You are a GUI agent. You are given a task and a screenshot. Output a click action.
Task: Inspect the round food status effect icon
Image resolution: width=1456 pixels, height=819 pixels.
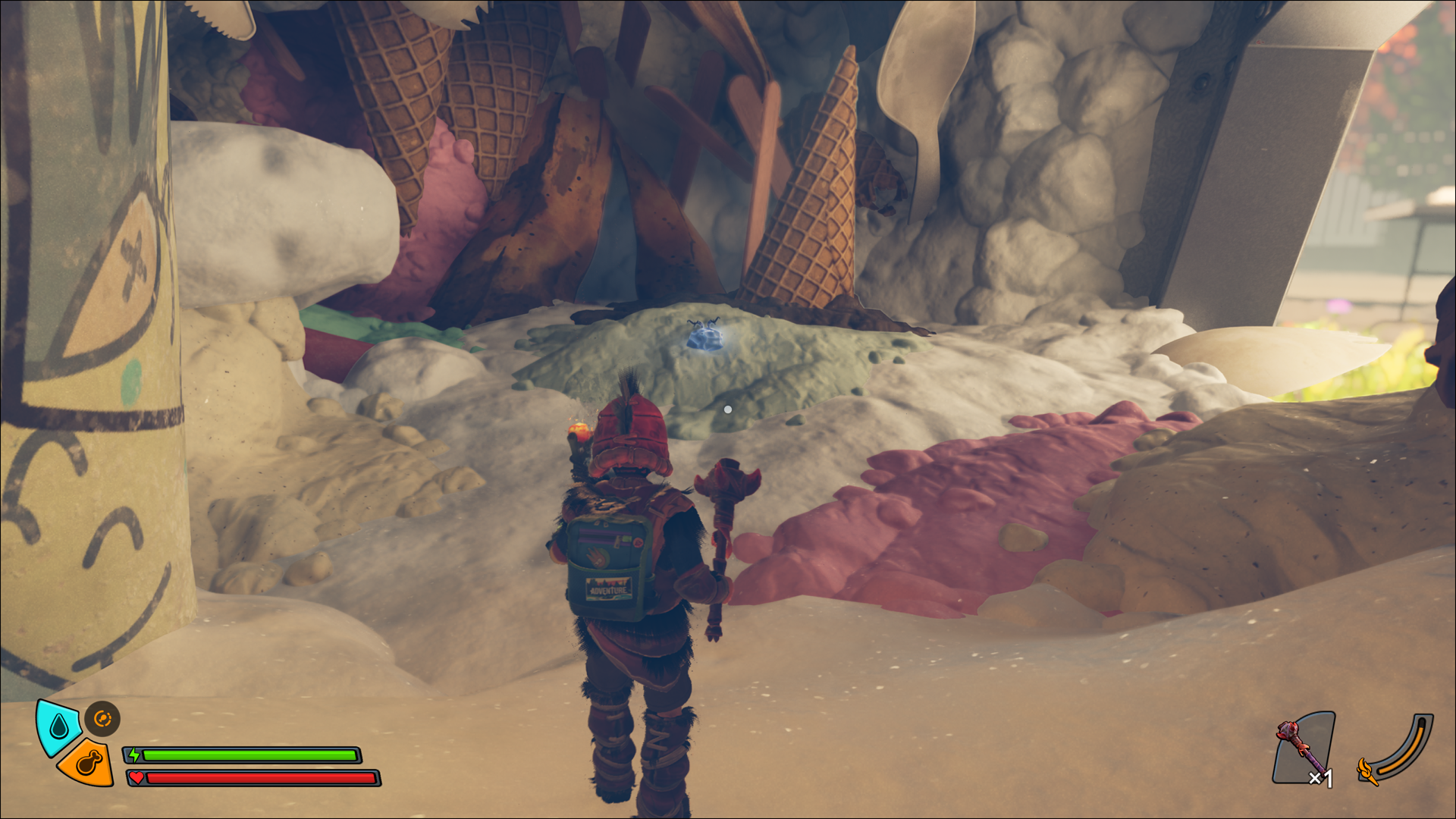[102, 718]
